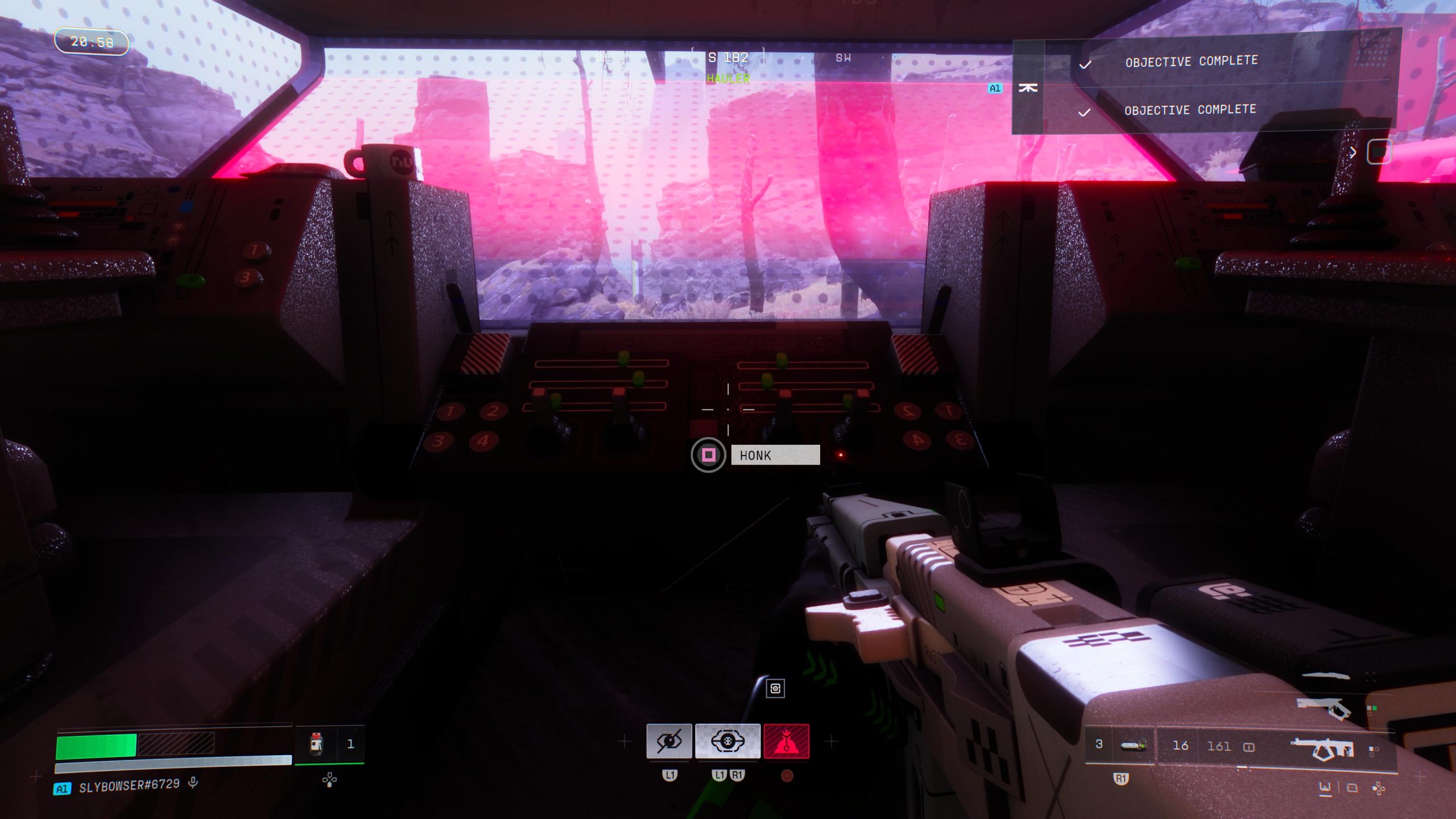Screen dimensions: 1456x819
Task: Click the green health bar
Action: pyautogui.click(x=97, y=745)
